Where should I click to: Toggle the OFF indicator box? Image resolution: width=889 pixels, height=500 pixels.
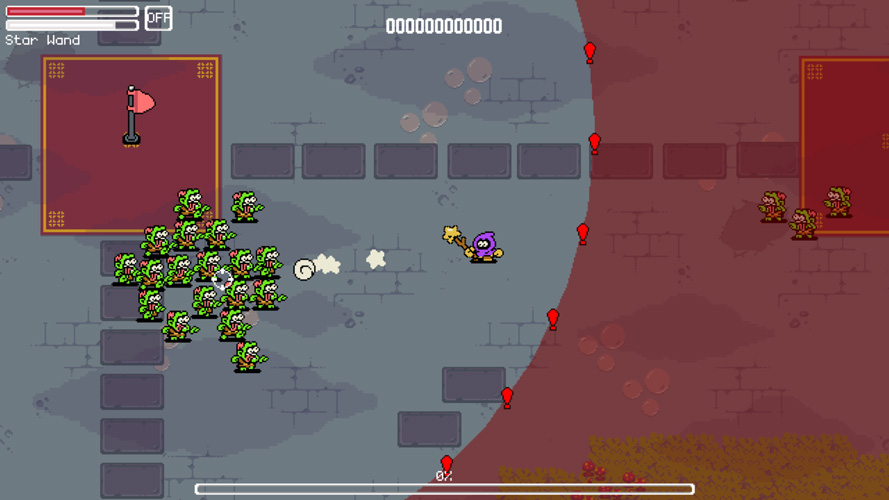coord(158,18)
